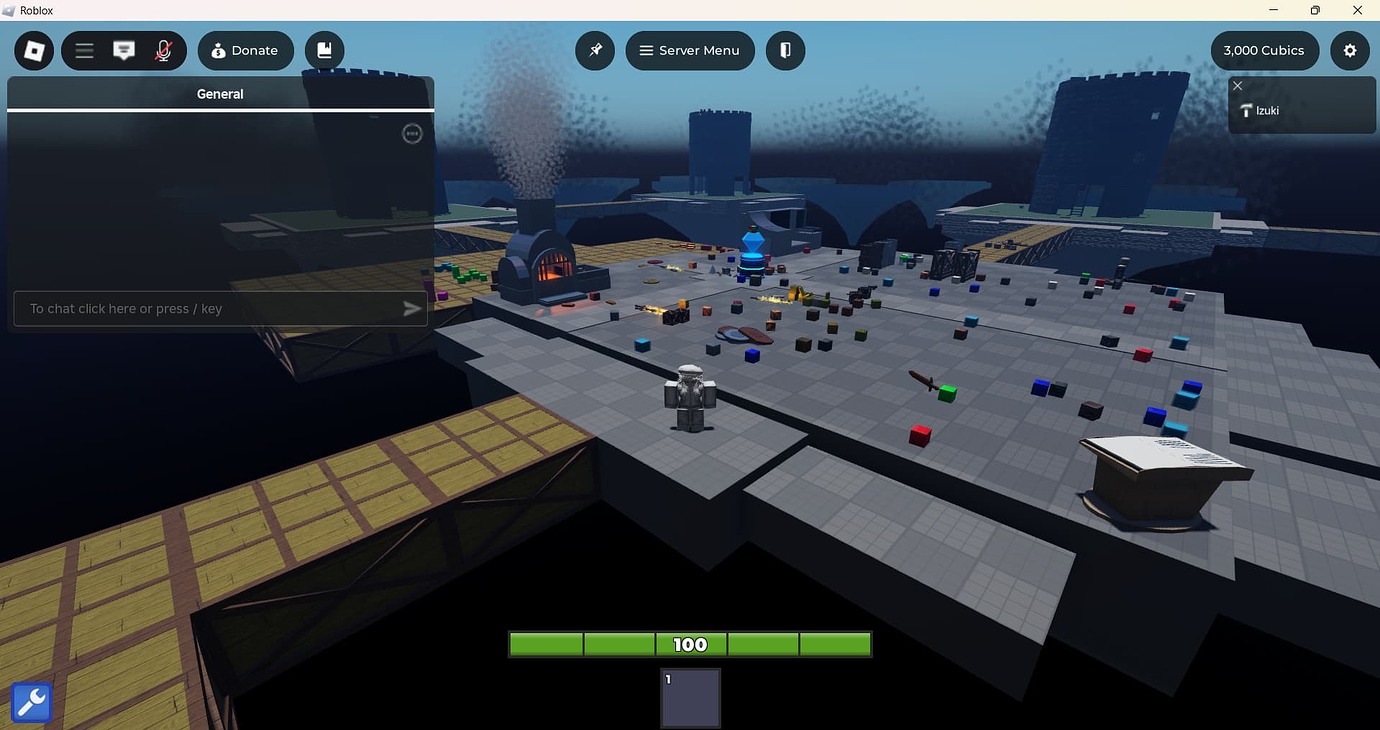This screenshot has width=1380, height=730.
Task: Open the Roblox main menu logo icon
Action: (33, 50)
